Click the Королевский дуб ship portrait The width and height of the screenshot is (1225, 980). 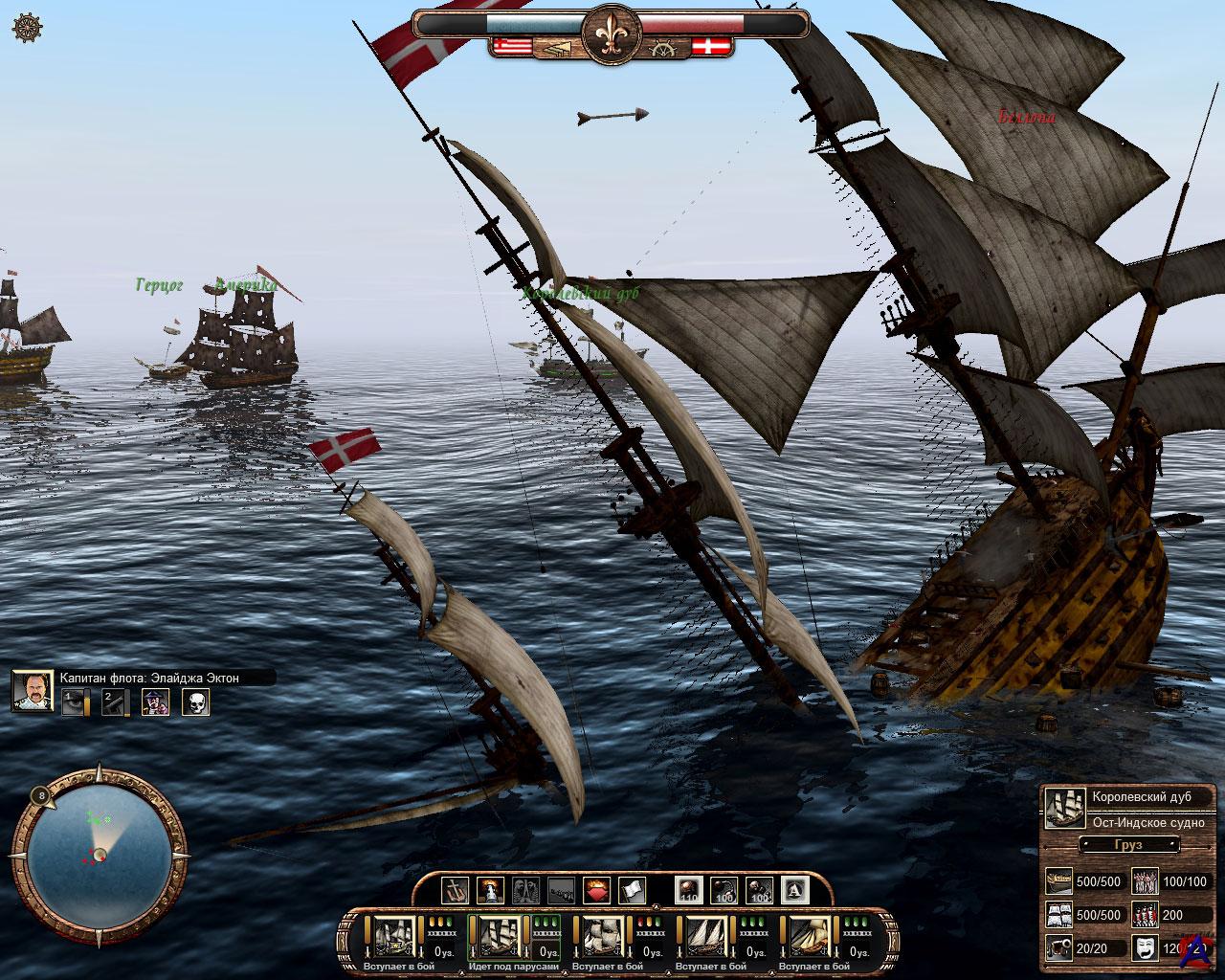(1064, 809)
